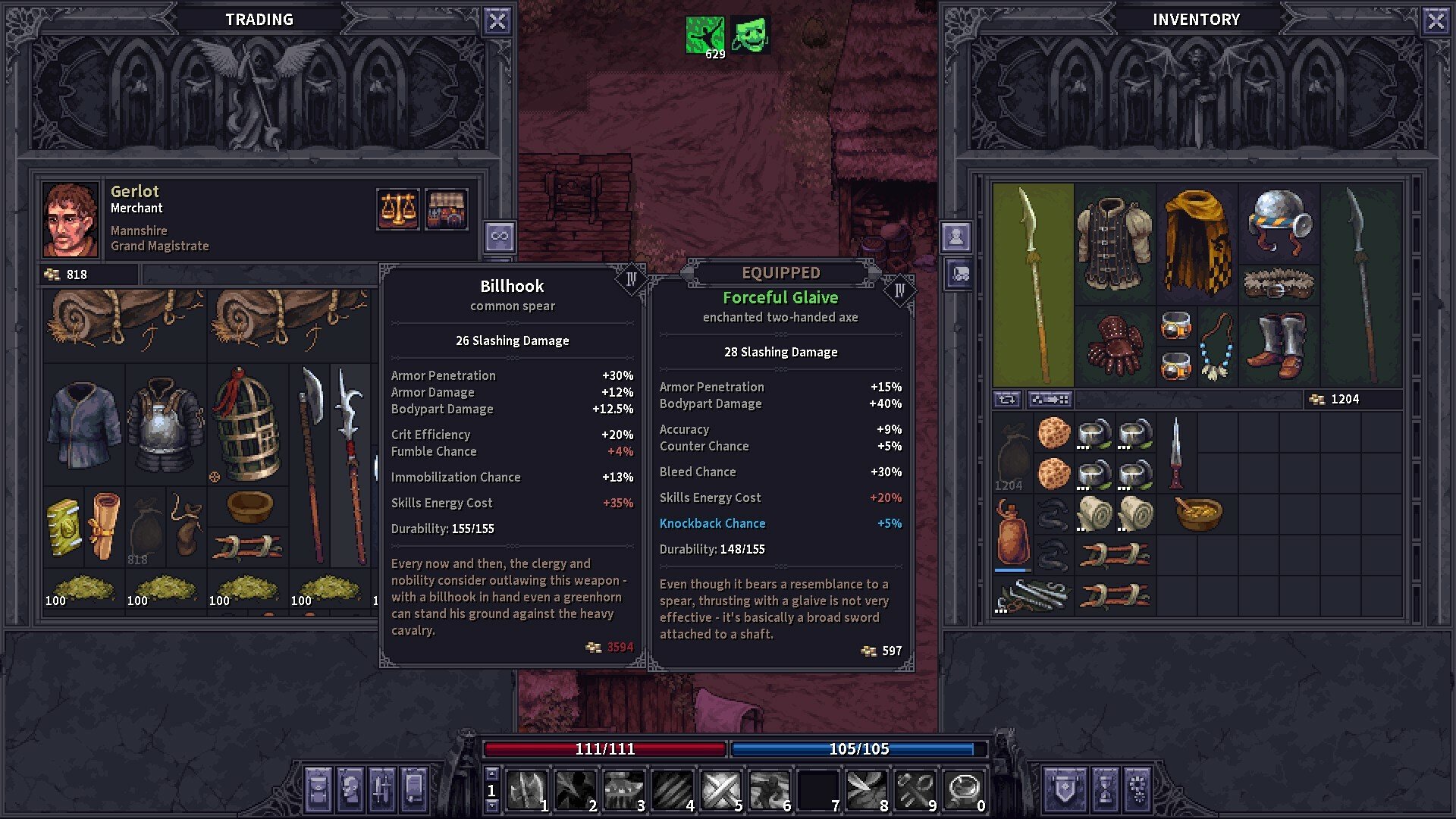Select the green book in merchant's goods
1456x819 pixels.
click(64, 527)
